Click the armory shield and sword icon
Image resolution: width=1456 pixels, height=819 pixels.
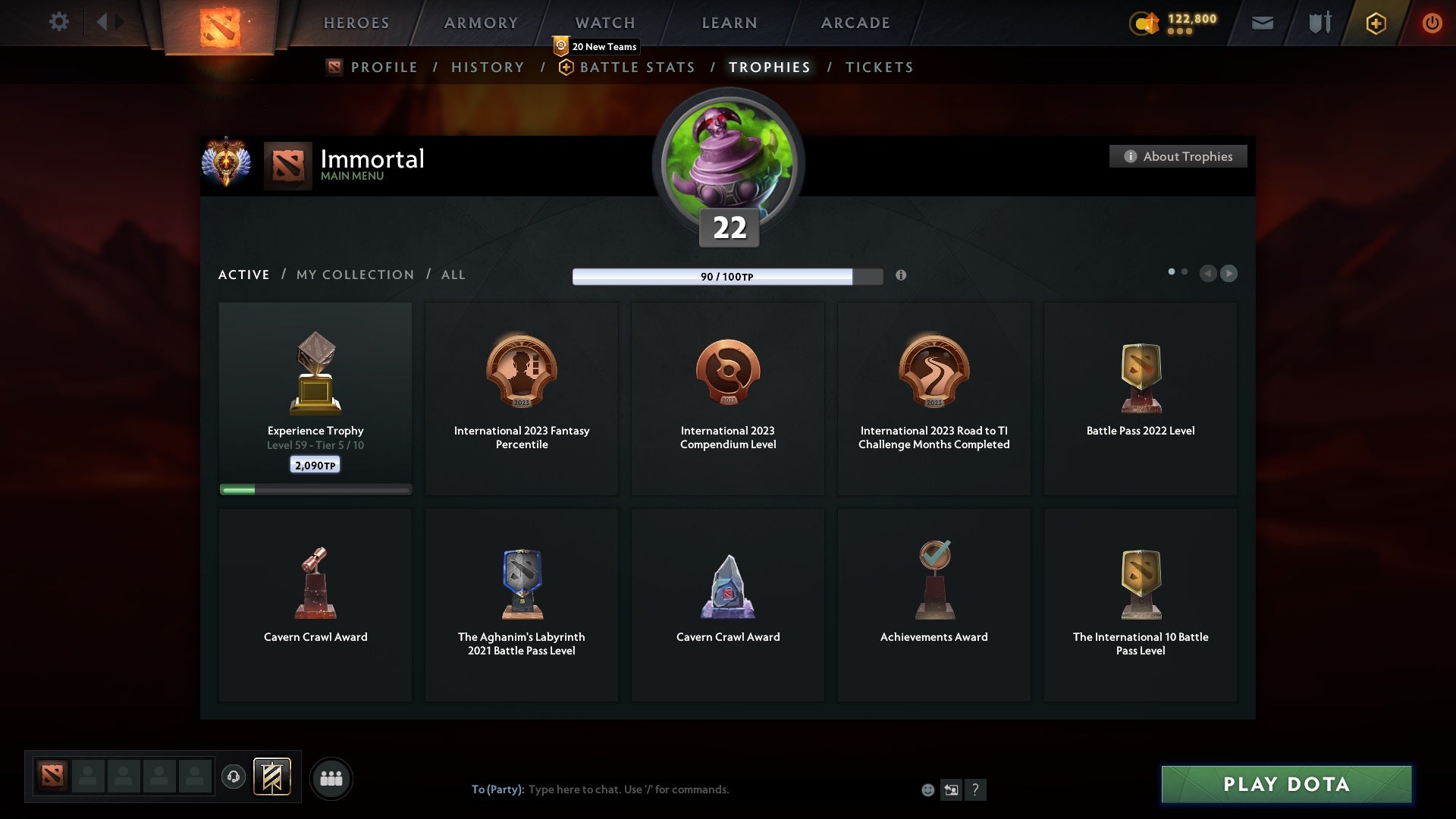pos(1319,23)
